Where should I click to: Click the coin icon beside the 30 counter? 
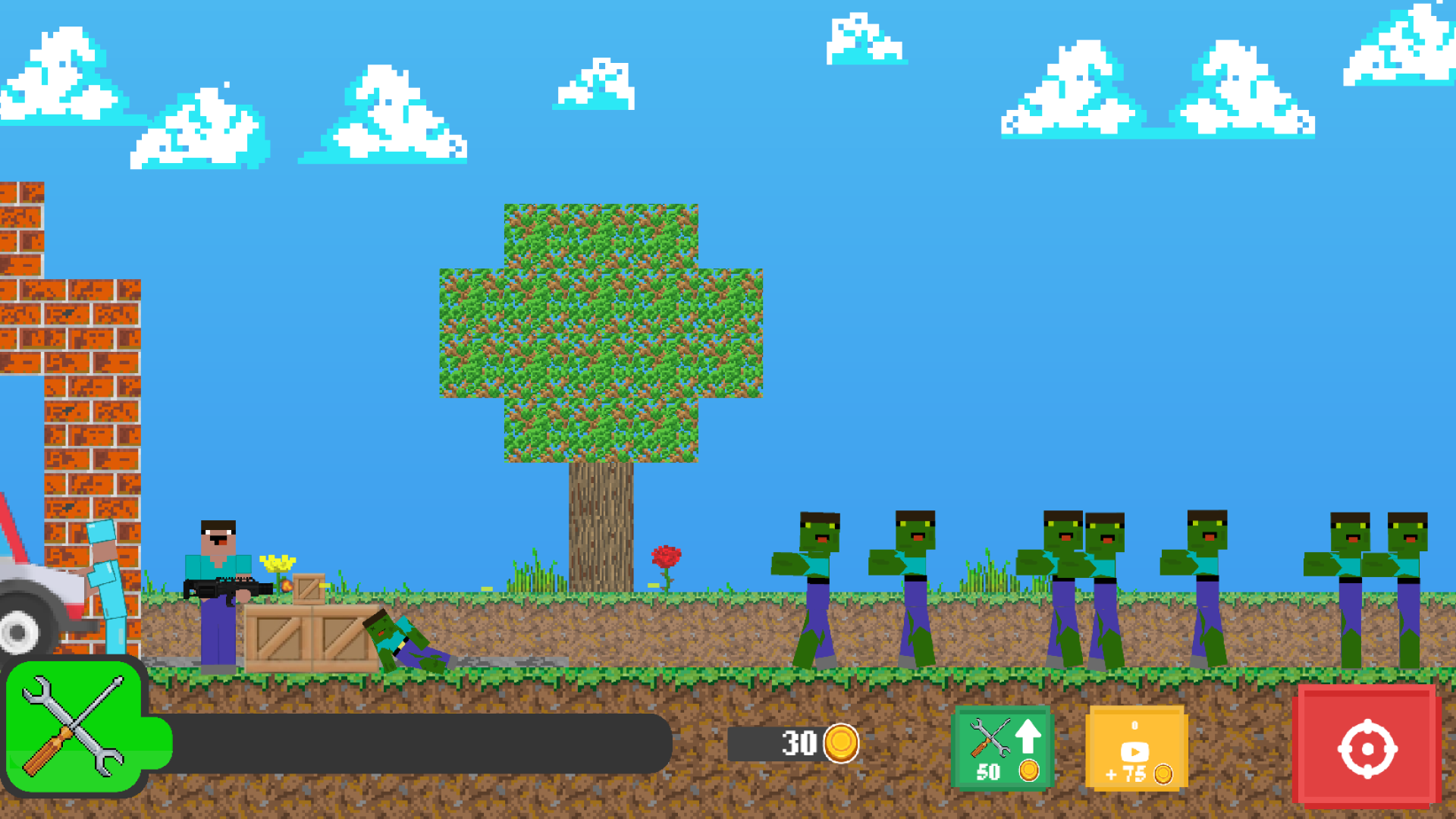click(x=842, y=743)
